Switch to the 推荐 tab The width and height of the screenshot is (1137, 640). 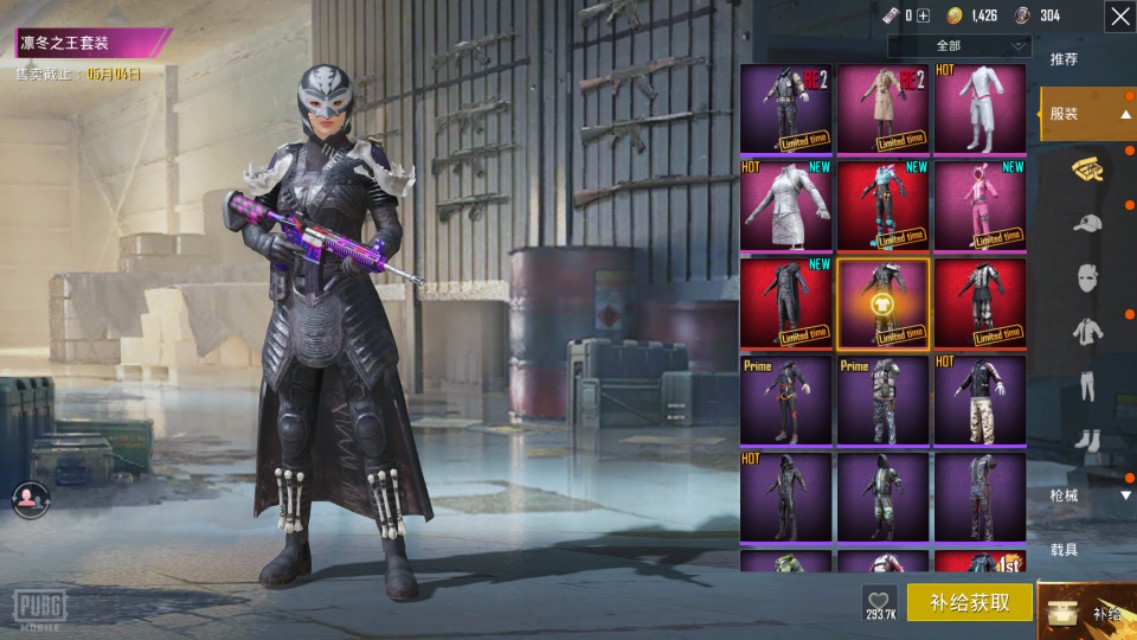[x=1064, y=59]
